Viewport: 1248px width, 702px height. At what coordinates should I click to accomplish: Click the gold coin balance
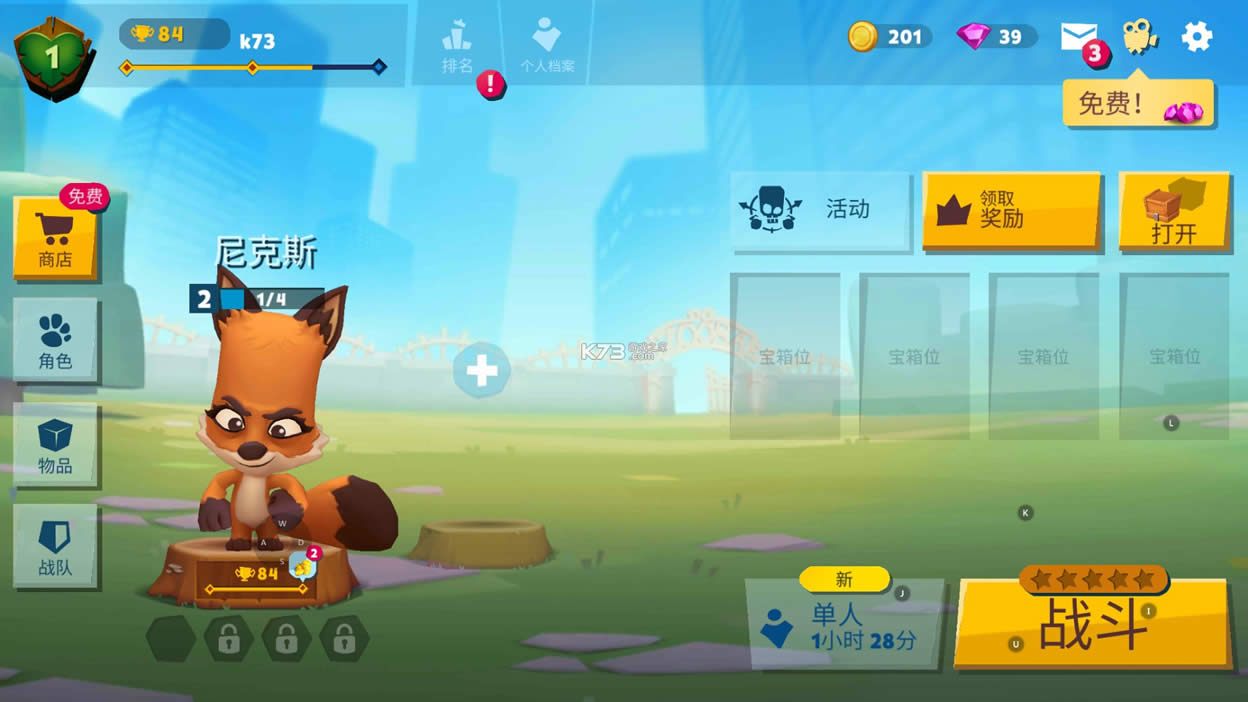pyautogui.click(x=890, y=37)
